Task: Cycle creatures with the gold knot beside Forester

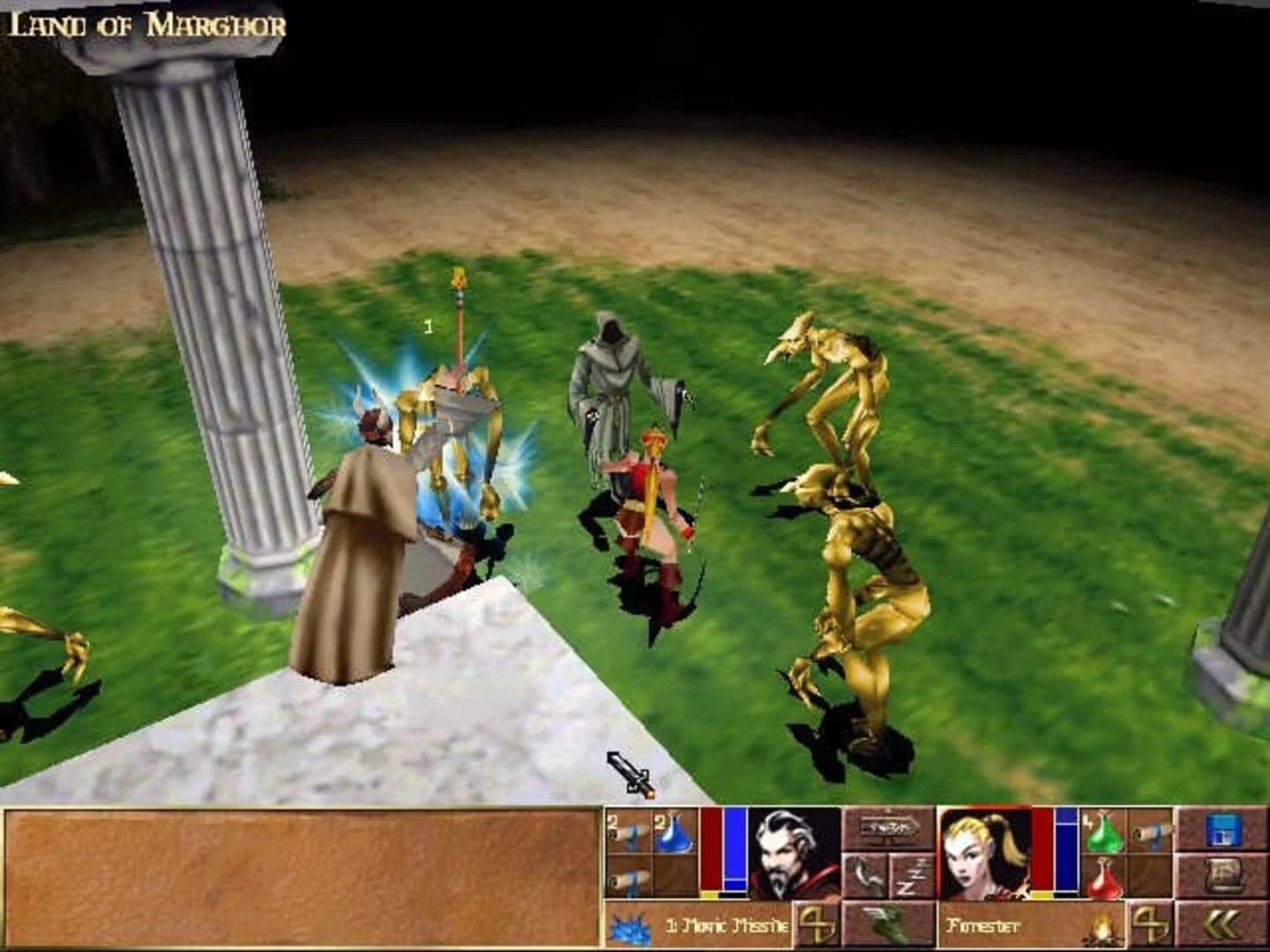Action: tap(1152, 924)
